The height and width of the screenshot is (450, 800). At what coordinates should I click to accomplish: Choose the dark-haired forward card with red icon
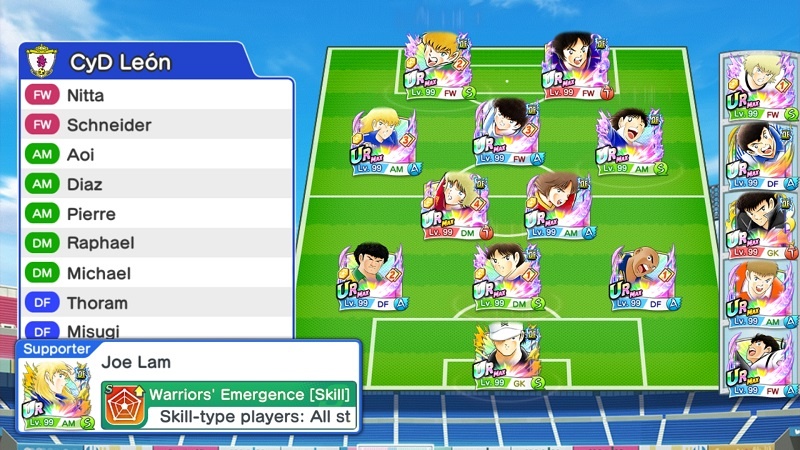click(575, 66)
